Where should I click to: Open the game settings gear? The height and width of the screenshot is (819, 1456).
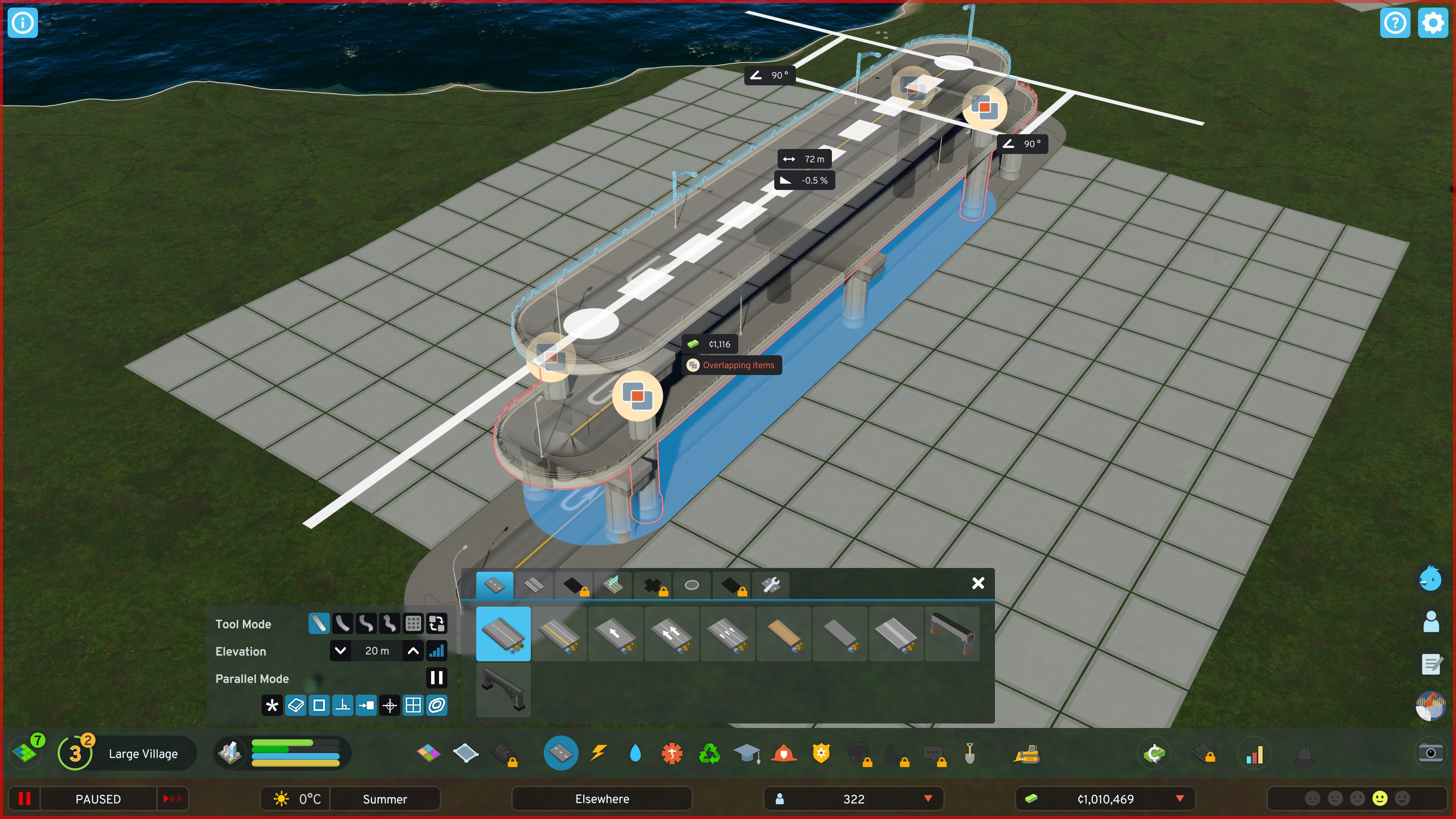(1433, 23)
